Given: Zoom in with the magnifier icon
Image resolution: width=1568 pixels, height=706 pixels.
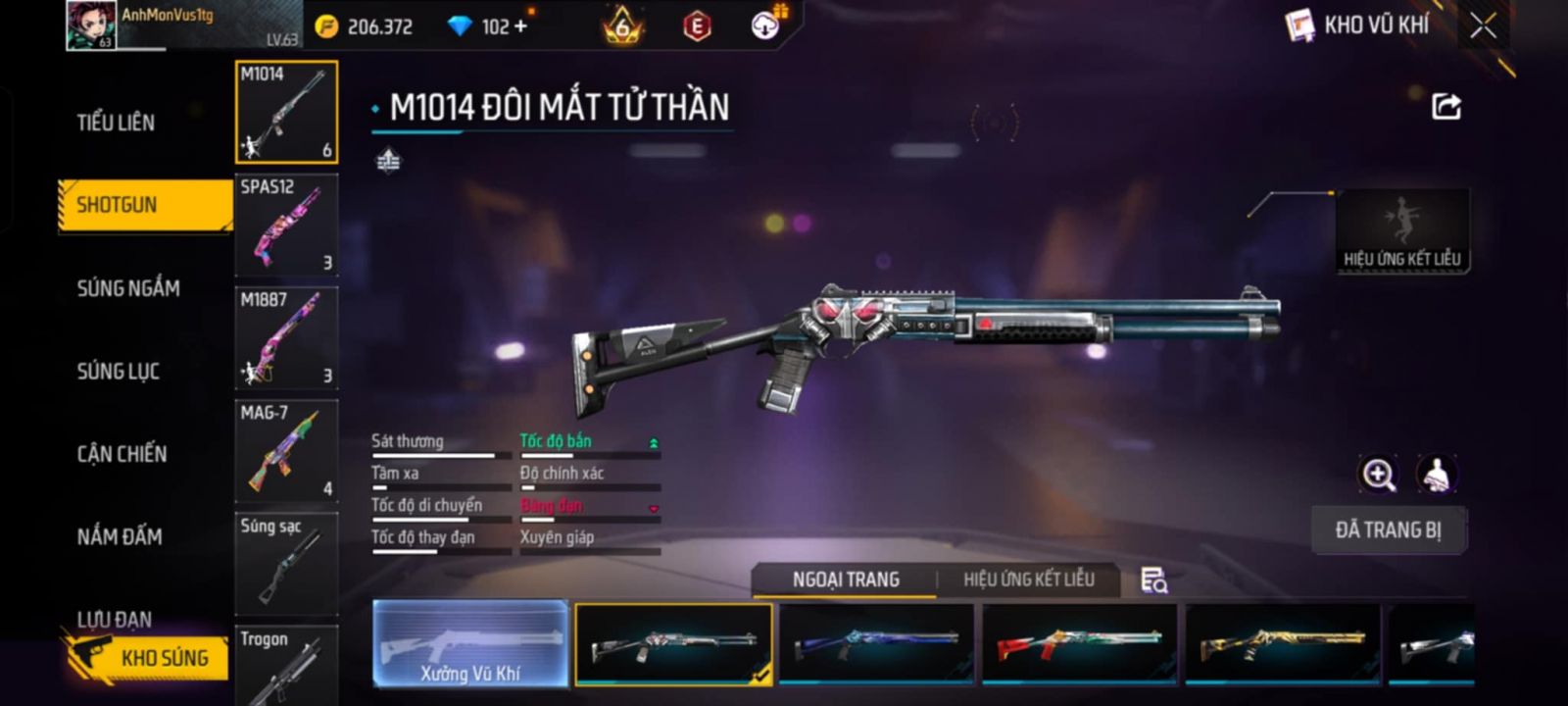Looking at the screenshot, I should click(x=1378, y=475).
